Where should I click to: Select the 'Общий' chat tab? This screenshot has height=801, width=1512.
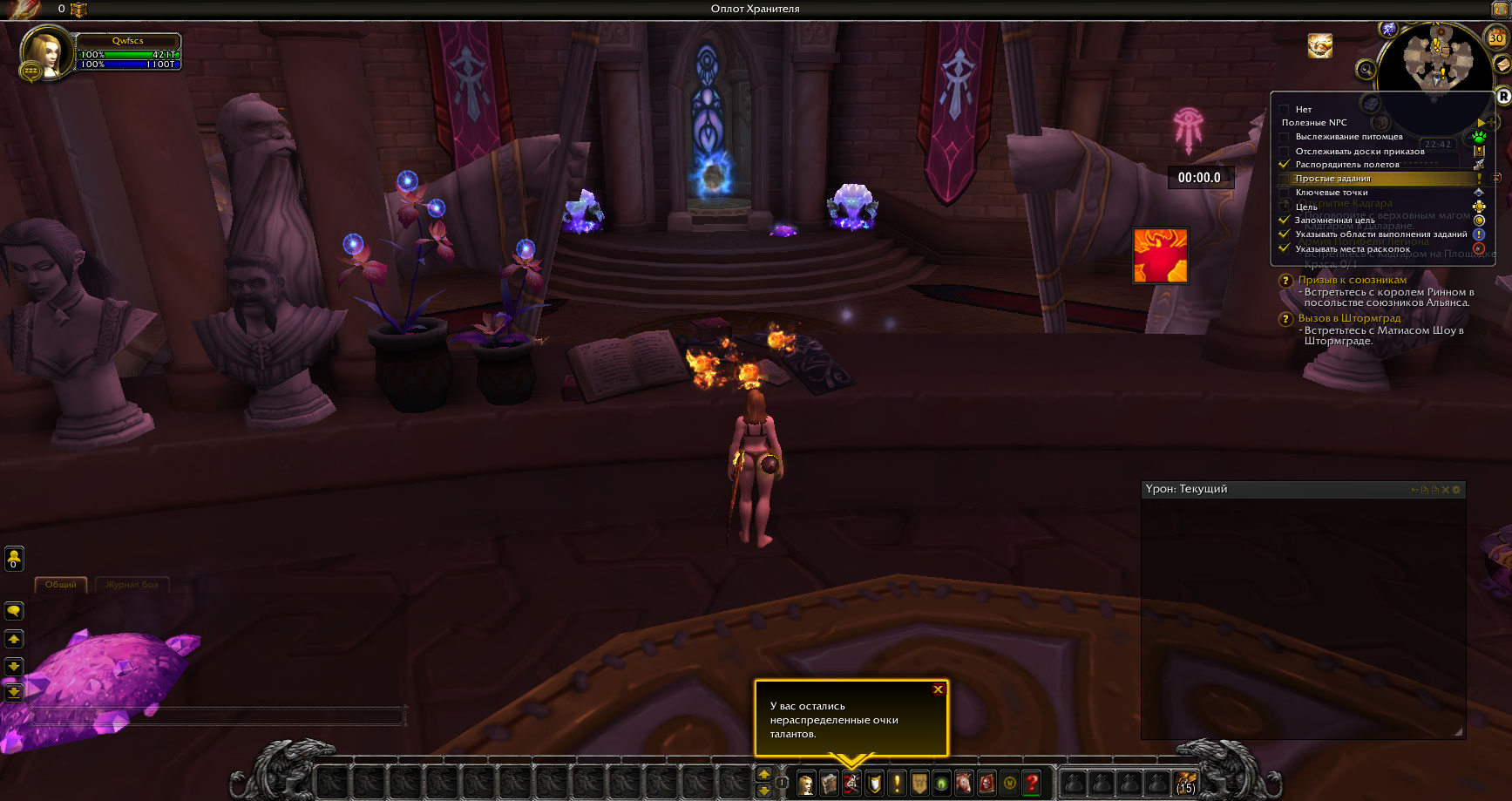pyautogui.click(x=61, y=585)
